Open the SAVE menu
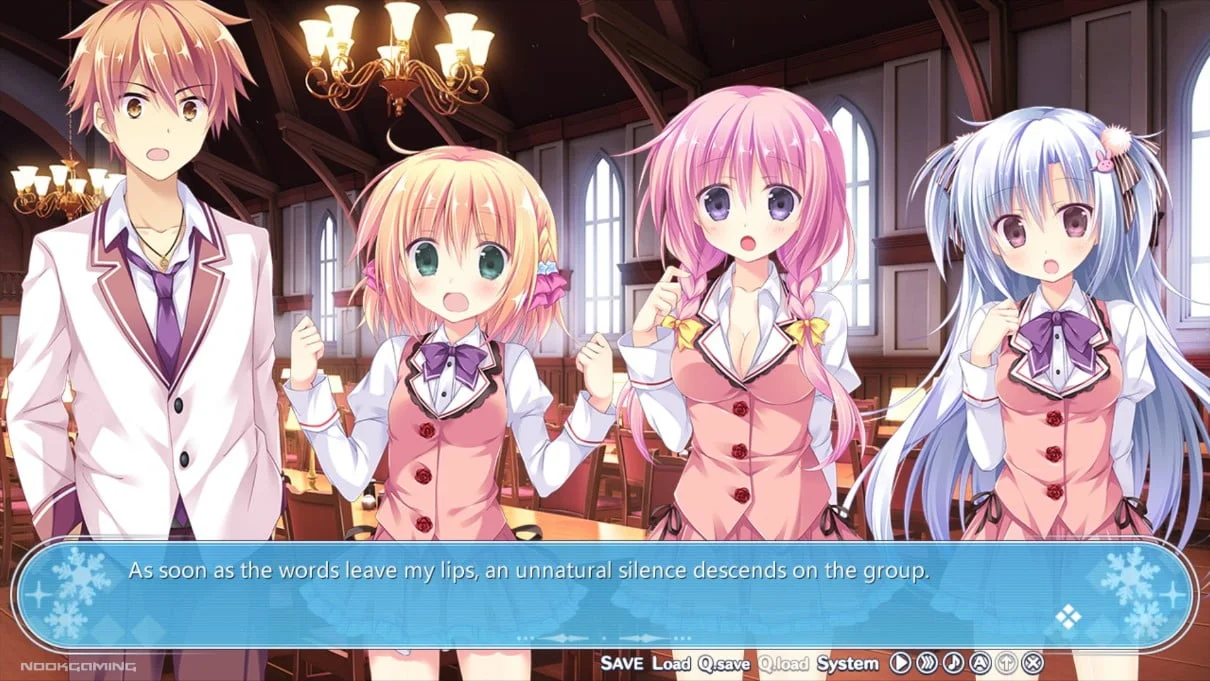 coord(621,663)
